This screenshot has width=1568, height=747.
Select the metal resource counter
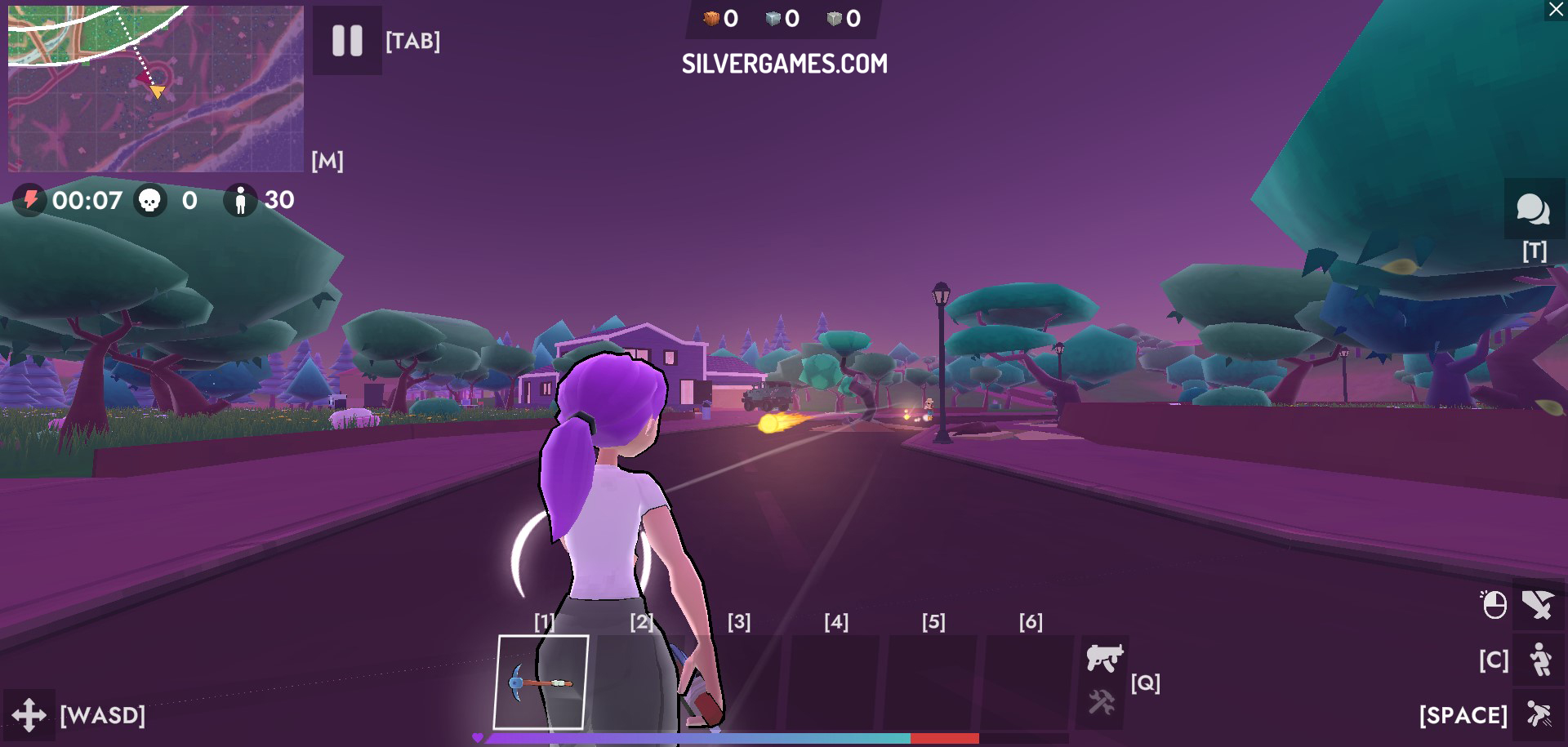coord(841,17)
